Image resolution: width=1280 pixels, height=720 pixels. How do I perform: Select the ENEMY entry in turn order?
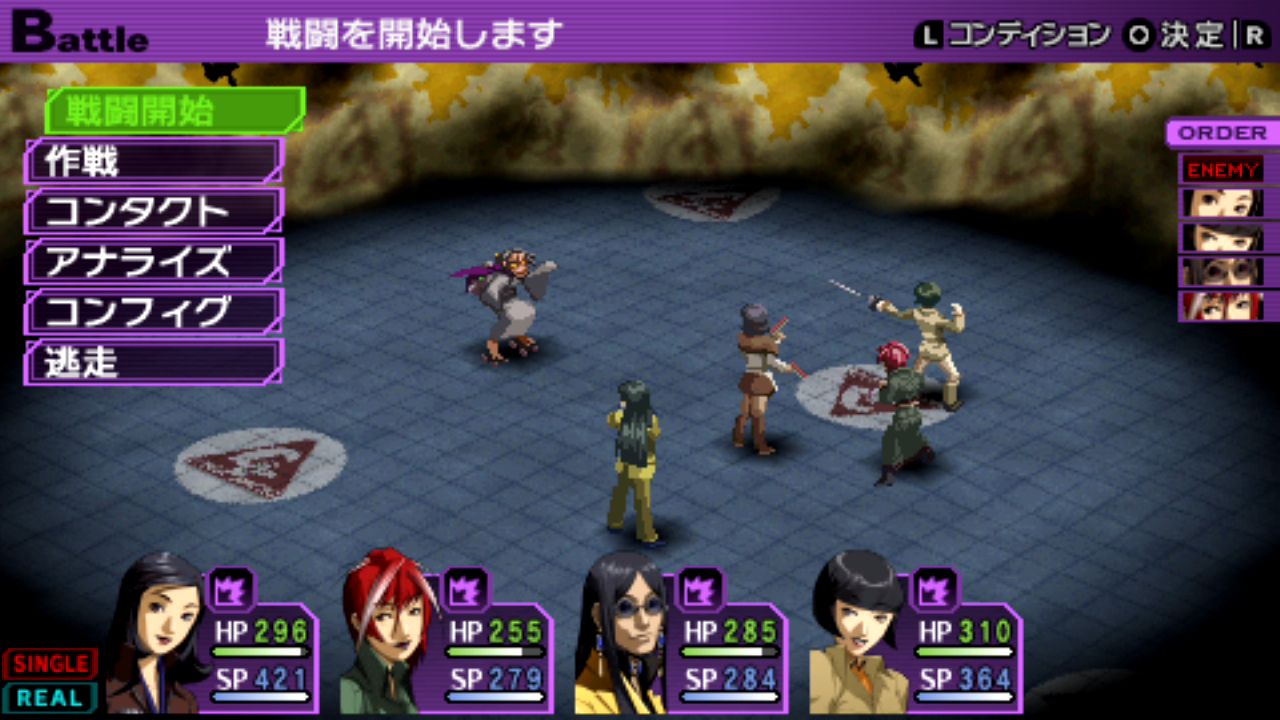tap(1222, 169)
